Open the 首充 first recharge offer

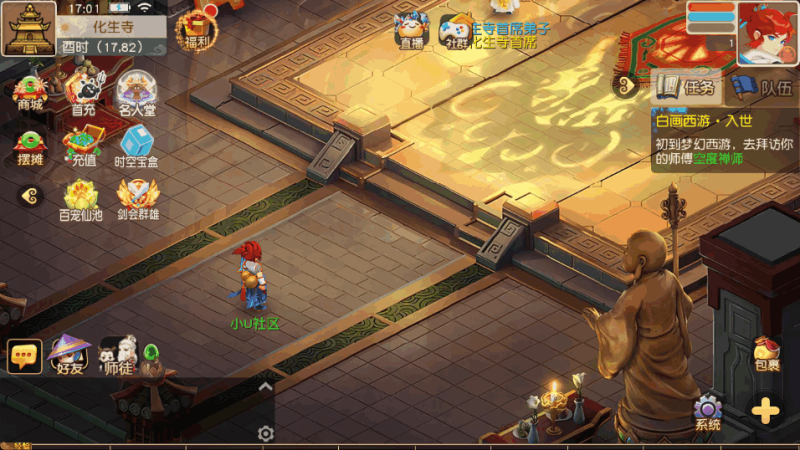pyautogui.click(x=83, y=92)
